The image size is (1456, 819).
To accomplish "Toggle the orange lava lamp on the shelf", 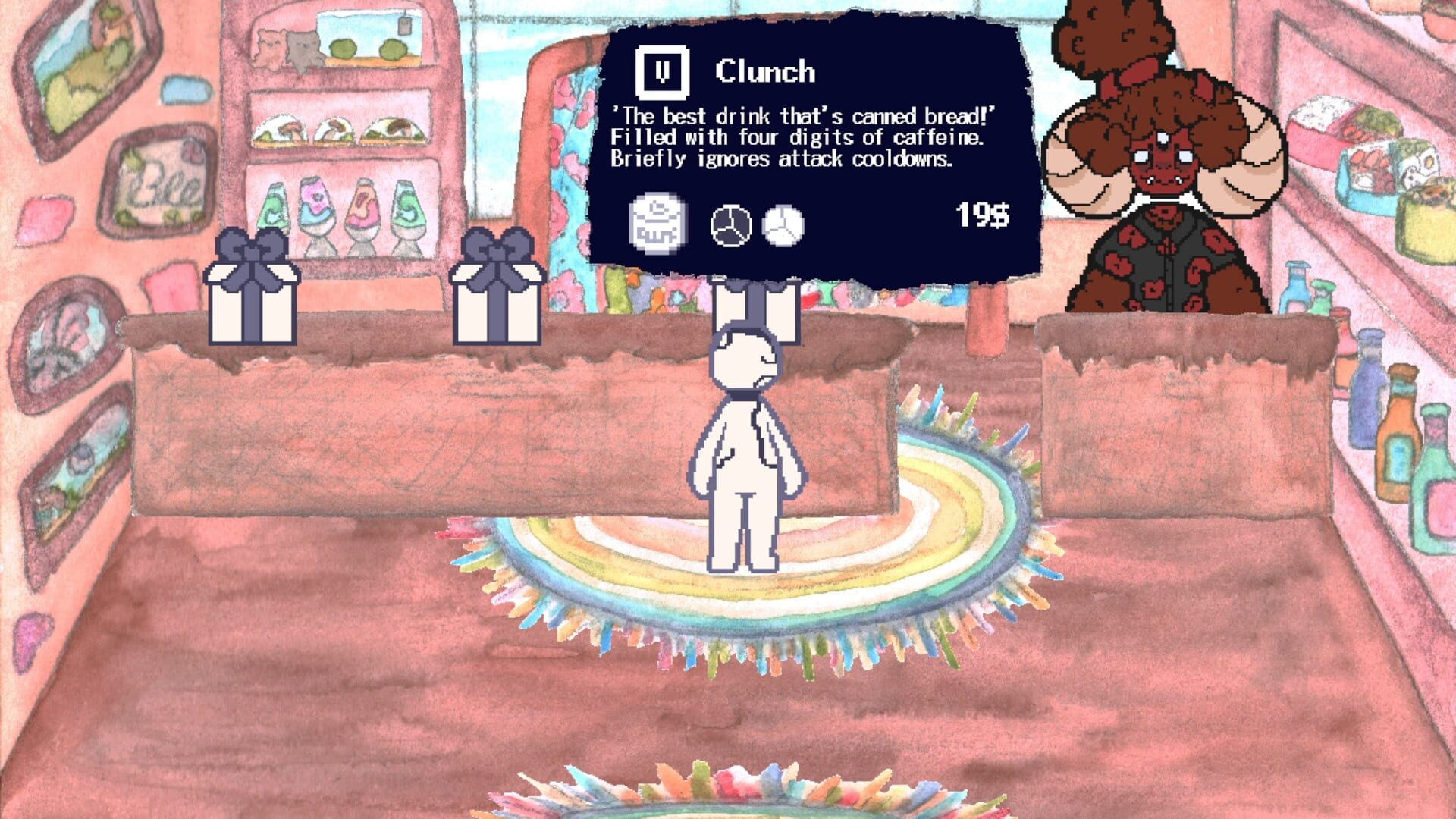I will [x=365, y=206].
